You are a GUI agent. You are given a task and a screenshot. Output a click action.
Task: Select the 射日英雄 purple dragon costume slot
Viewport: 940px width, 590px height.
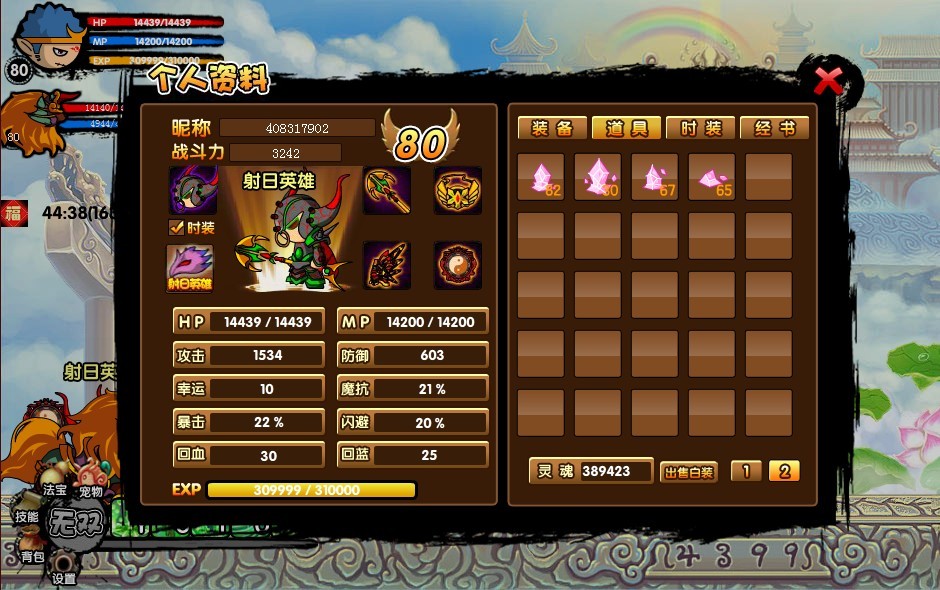point(190,268)
